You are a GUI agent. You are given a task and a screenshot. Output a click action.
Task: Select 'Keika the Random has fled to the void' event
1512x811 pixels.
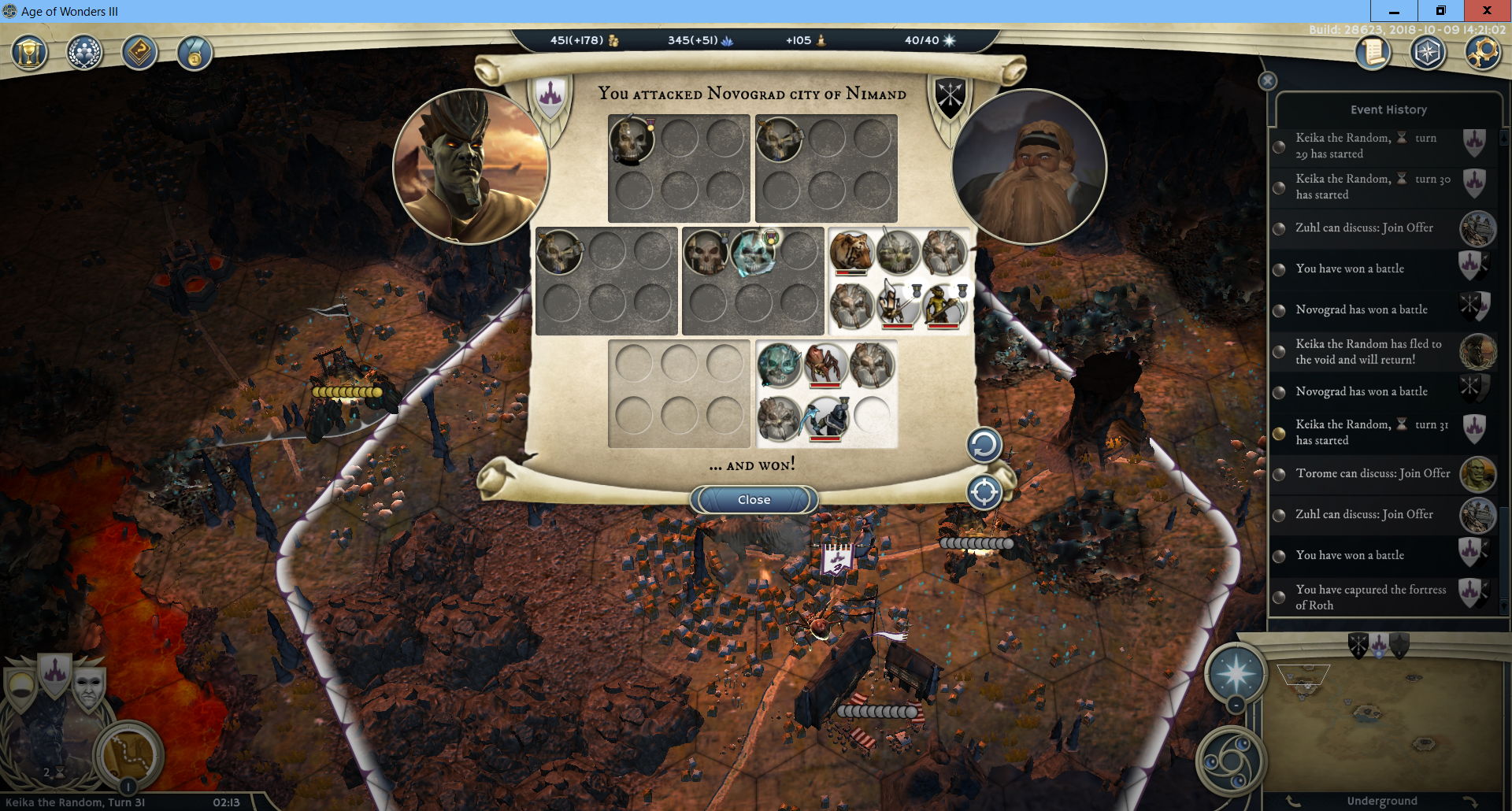pos(1369,351)
